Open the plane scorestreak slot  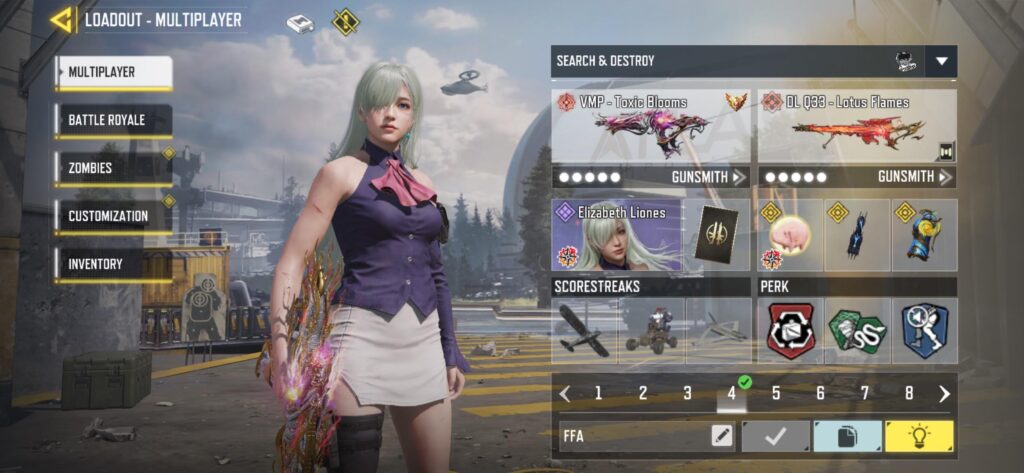click(585, 332)
